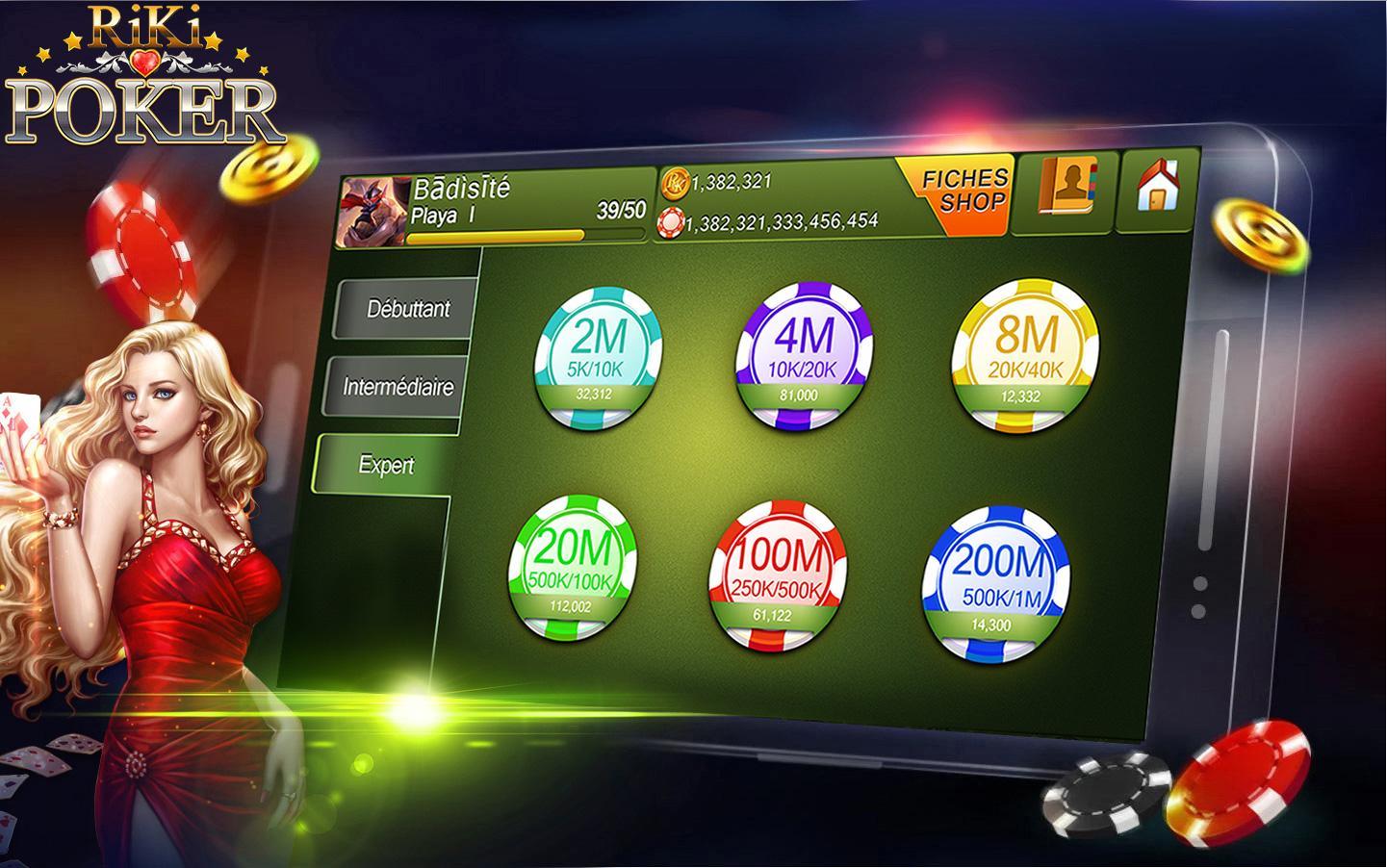This screenshot has height=868, width=1387.
Task: Select the teal 2M room chip
Action: [x=599, y=356]
